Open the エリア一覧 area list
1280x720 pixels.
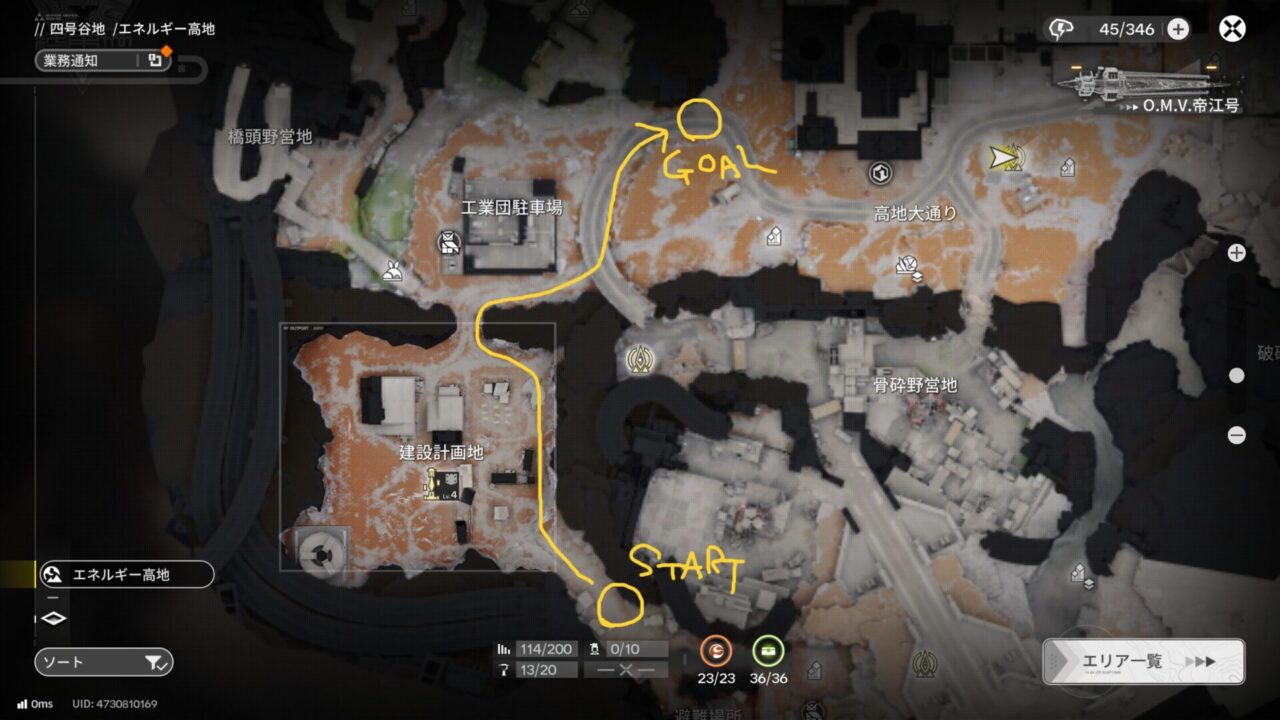pos(1143,661)
